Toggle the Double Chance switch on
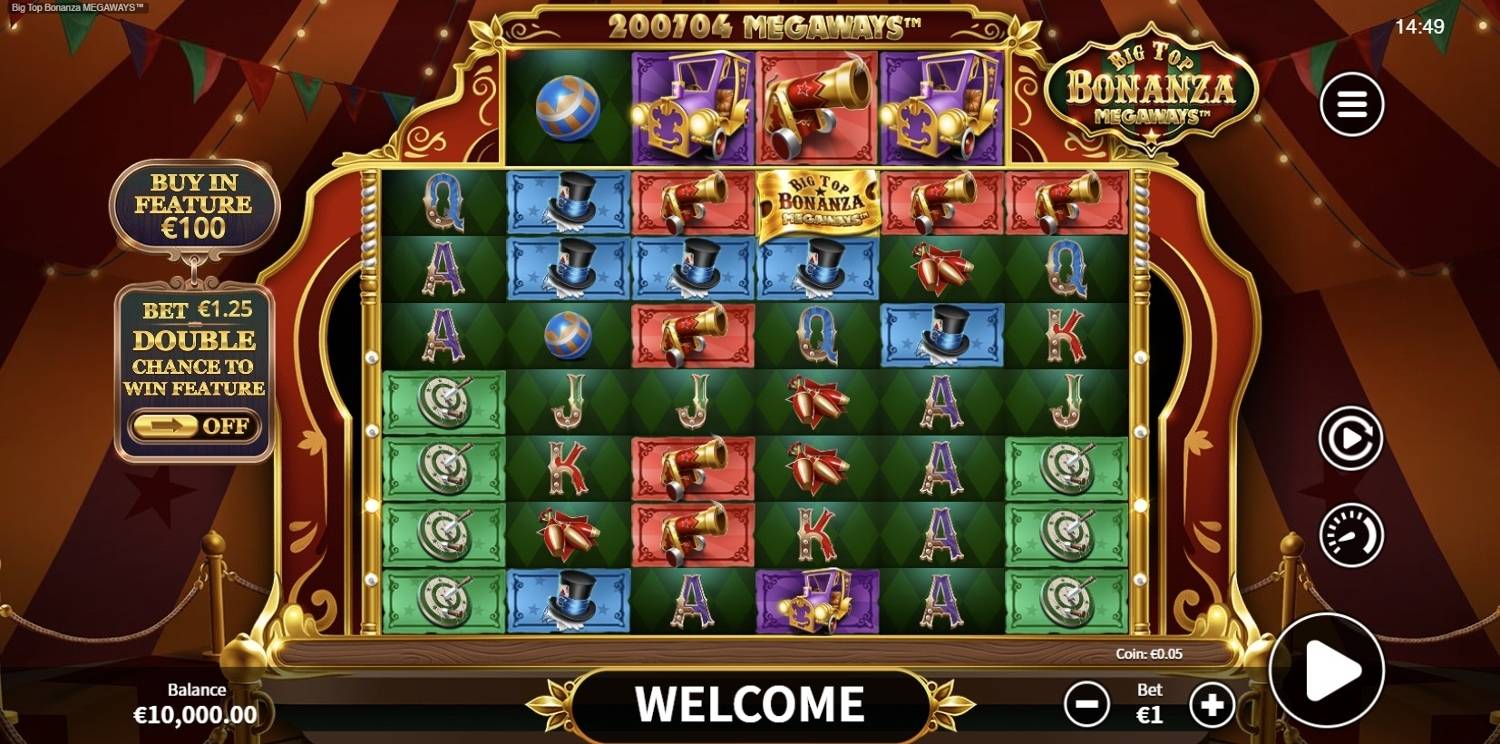1500x744 pixels. pyautogui.click(x=195, y=426)
